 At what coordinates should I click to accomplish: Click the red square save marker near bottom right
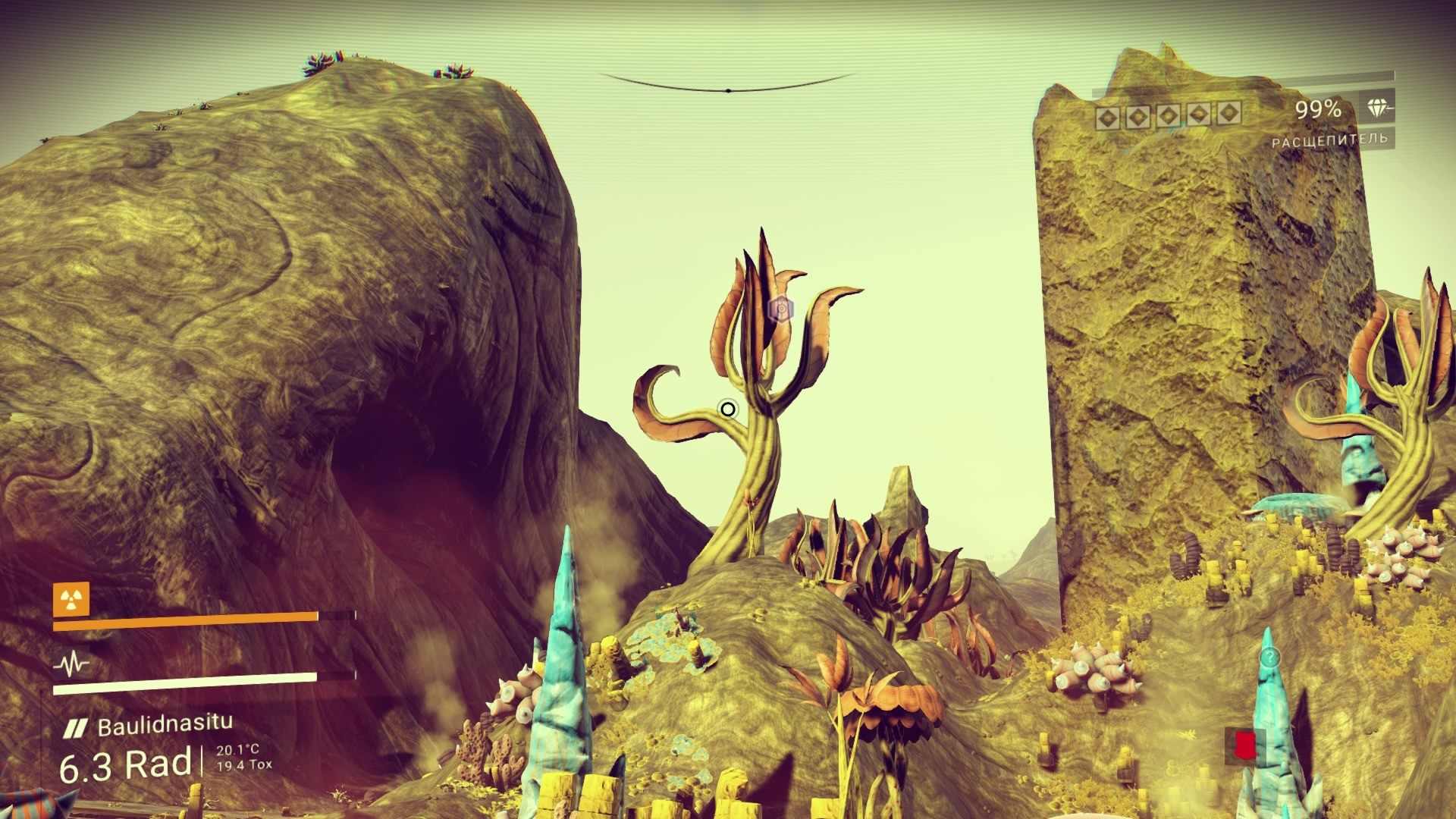[1247, 745]
